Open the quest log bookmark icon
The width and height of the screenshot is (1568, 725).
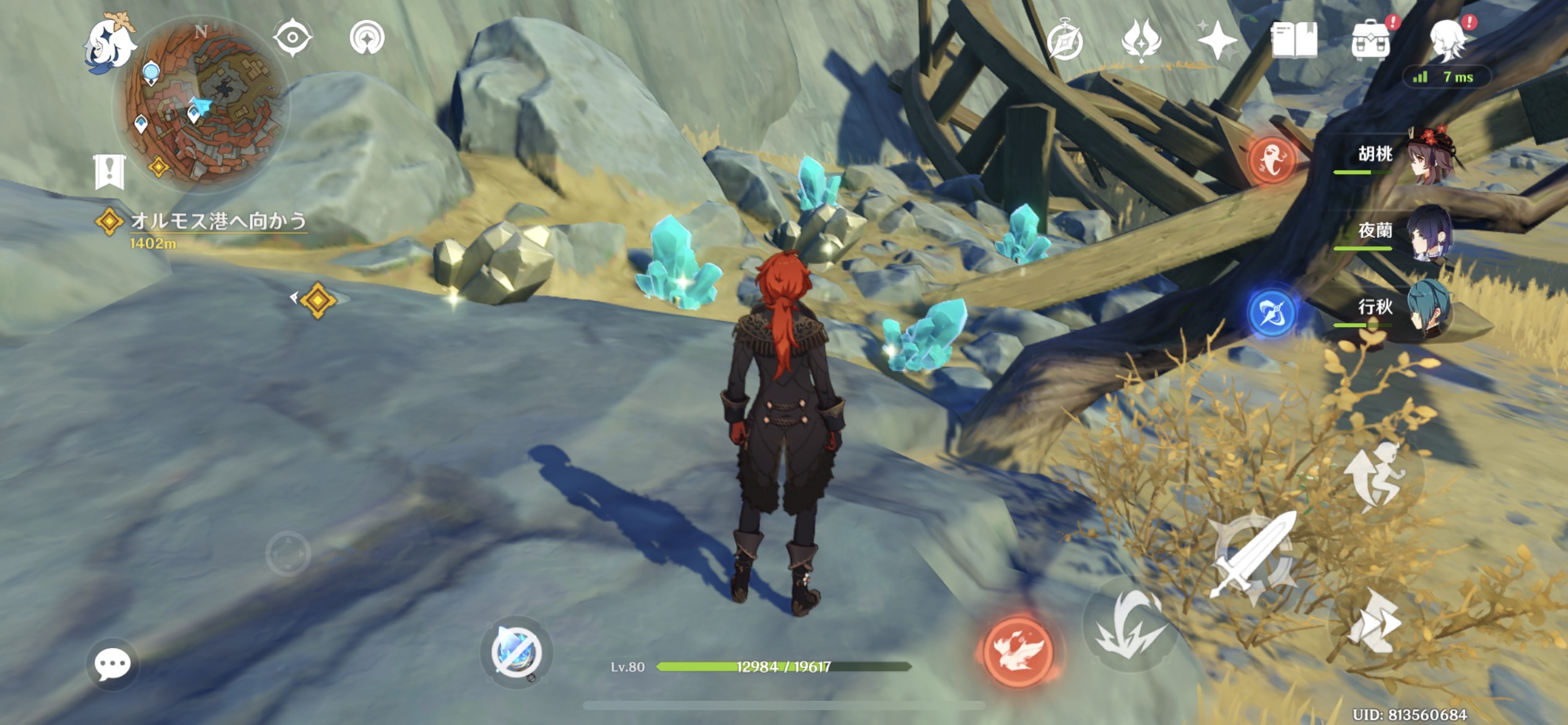pyautogui.click(x=110, y=172)
